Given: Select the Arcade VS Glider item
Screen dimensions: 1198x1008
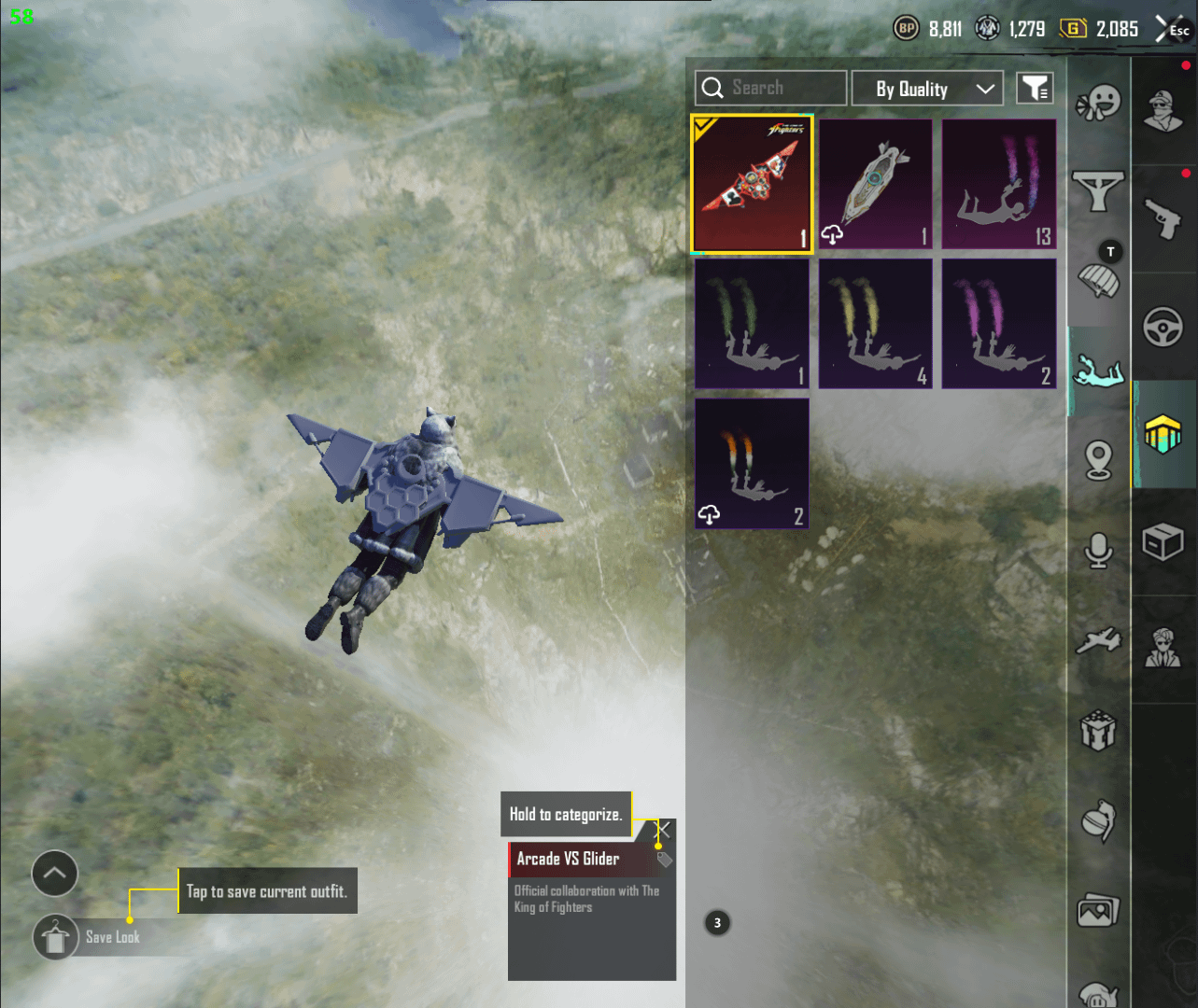Looking at the screenshot, I should tap(752, 184).
